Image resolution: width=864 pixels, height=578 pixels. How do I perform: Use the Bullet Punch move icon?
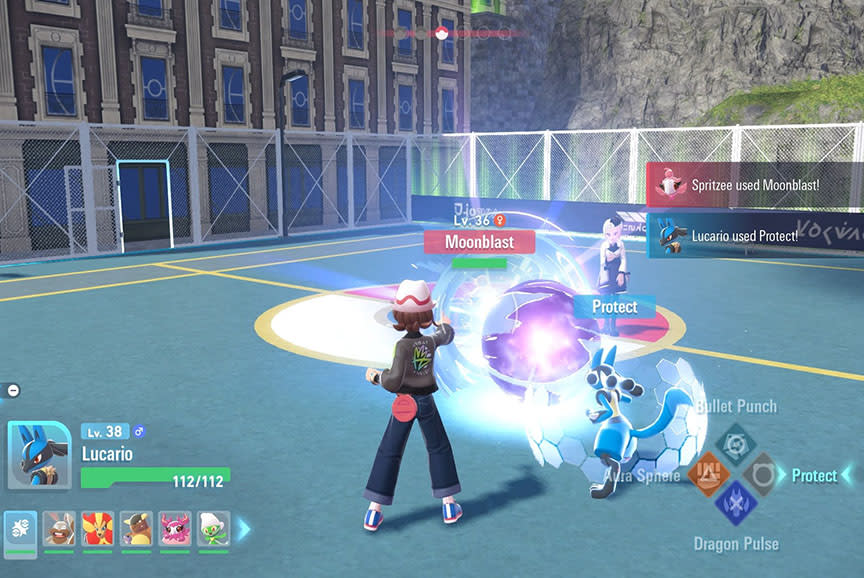point(735,441)
